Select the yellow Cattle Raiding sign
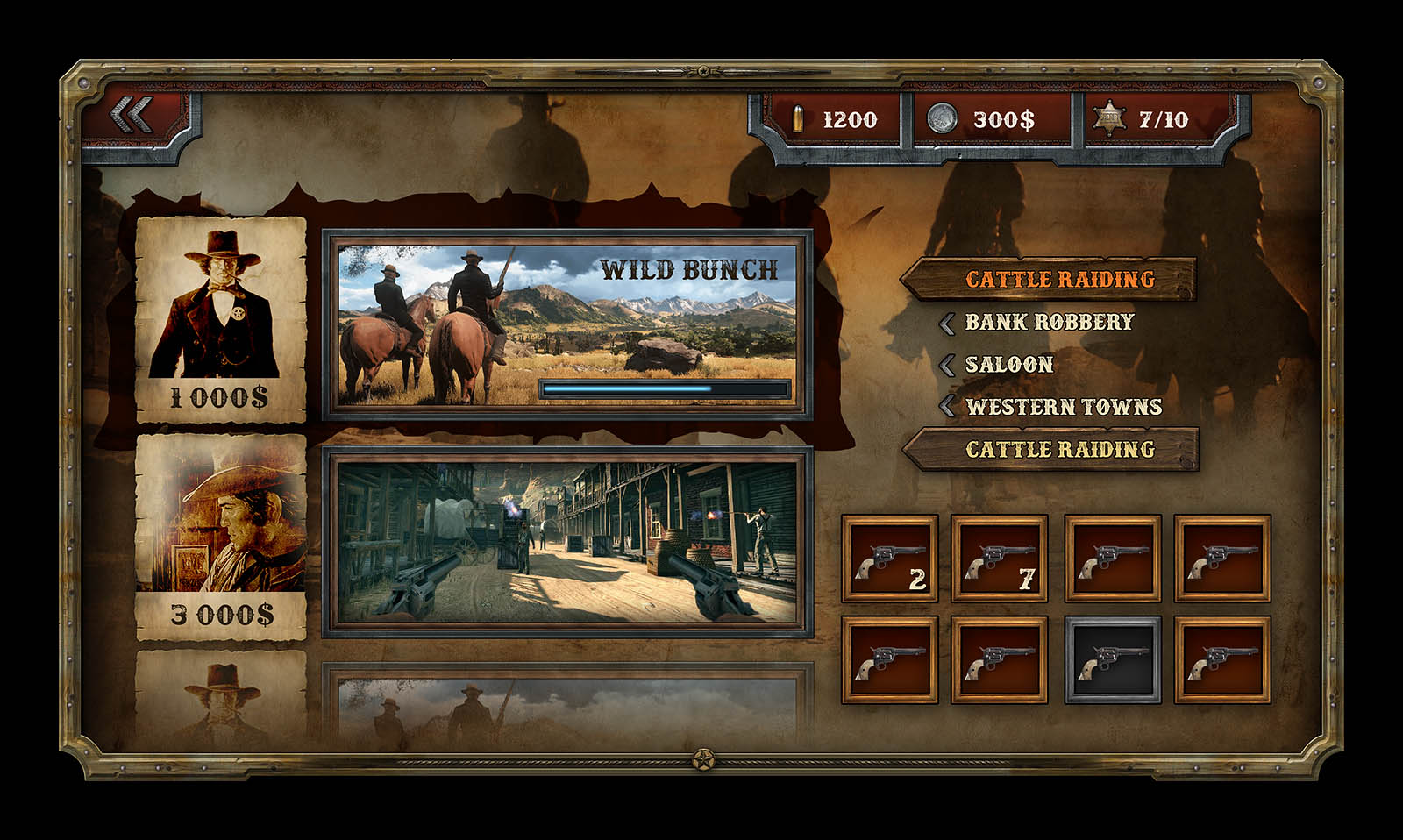1403x840 pixels. click(1051, 450)
